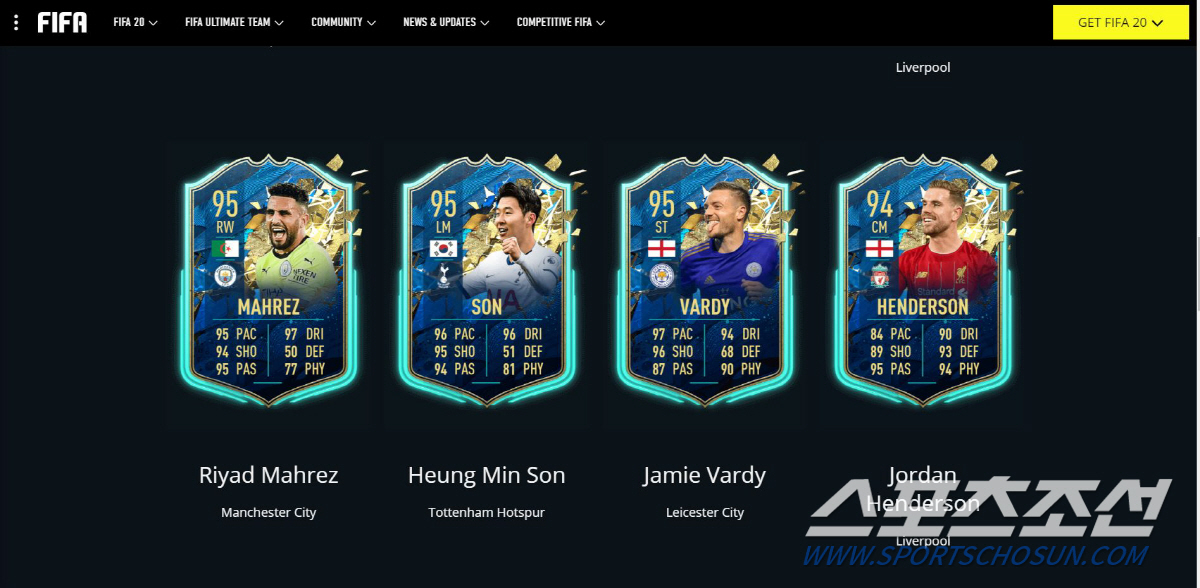
Task: Choose the Son 95 LM card
Action: [486, 282]
